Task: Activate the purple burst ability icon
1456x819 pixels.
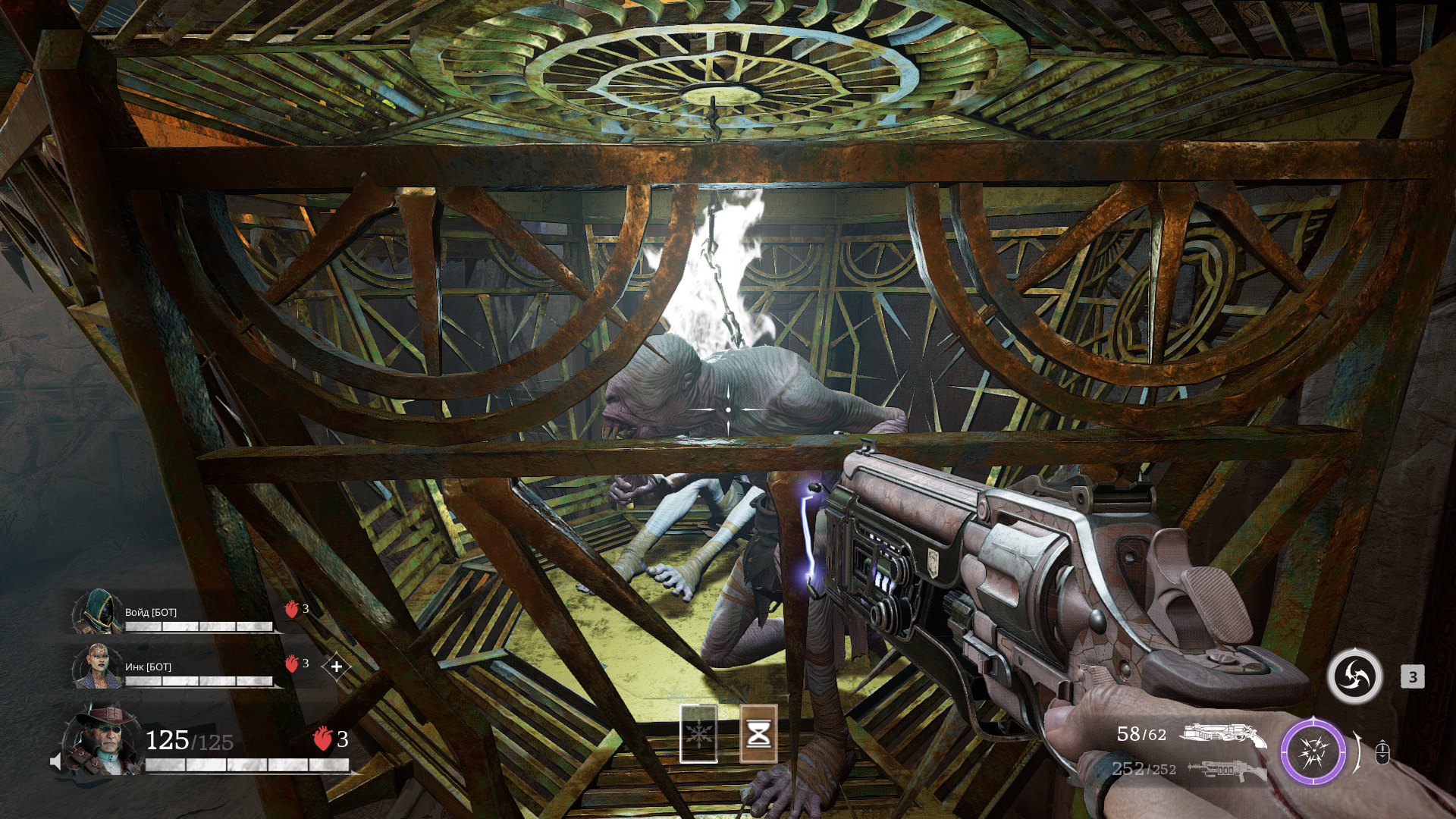Action: click(x=1313, y=752)
